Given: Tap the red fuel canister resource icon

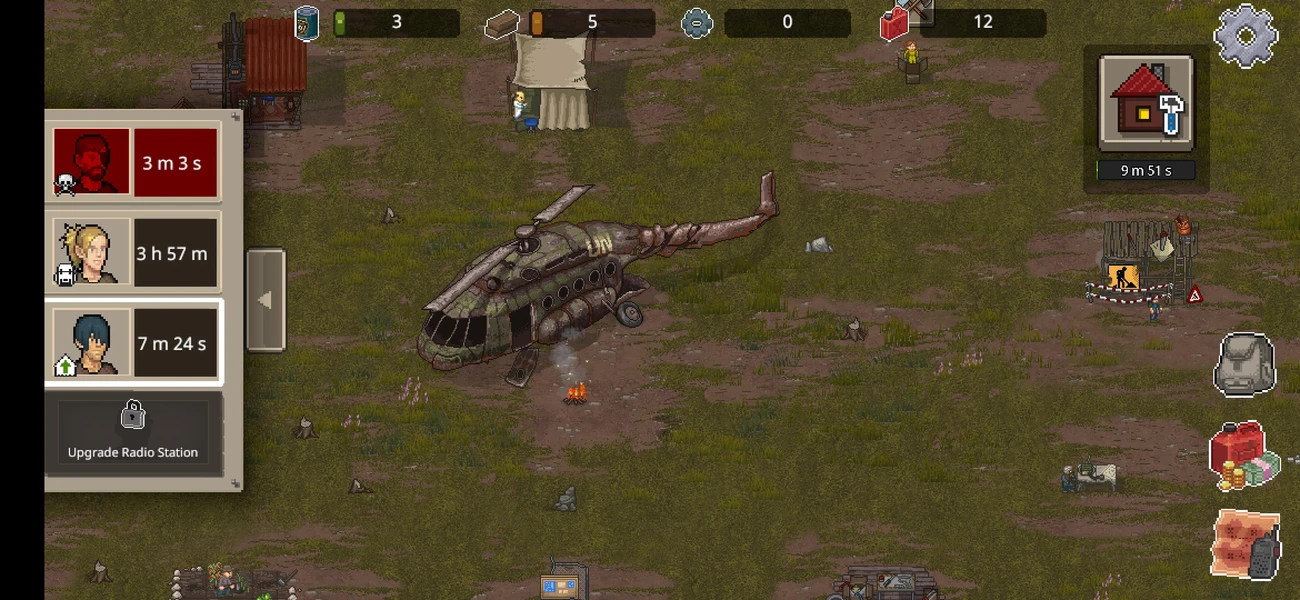Looking at the screenshot, I should tap(895, 24).
